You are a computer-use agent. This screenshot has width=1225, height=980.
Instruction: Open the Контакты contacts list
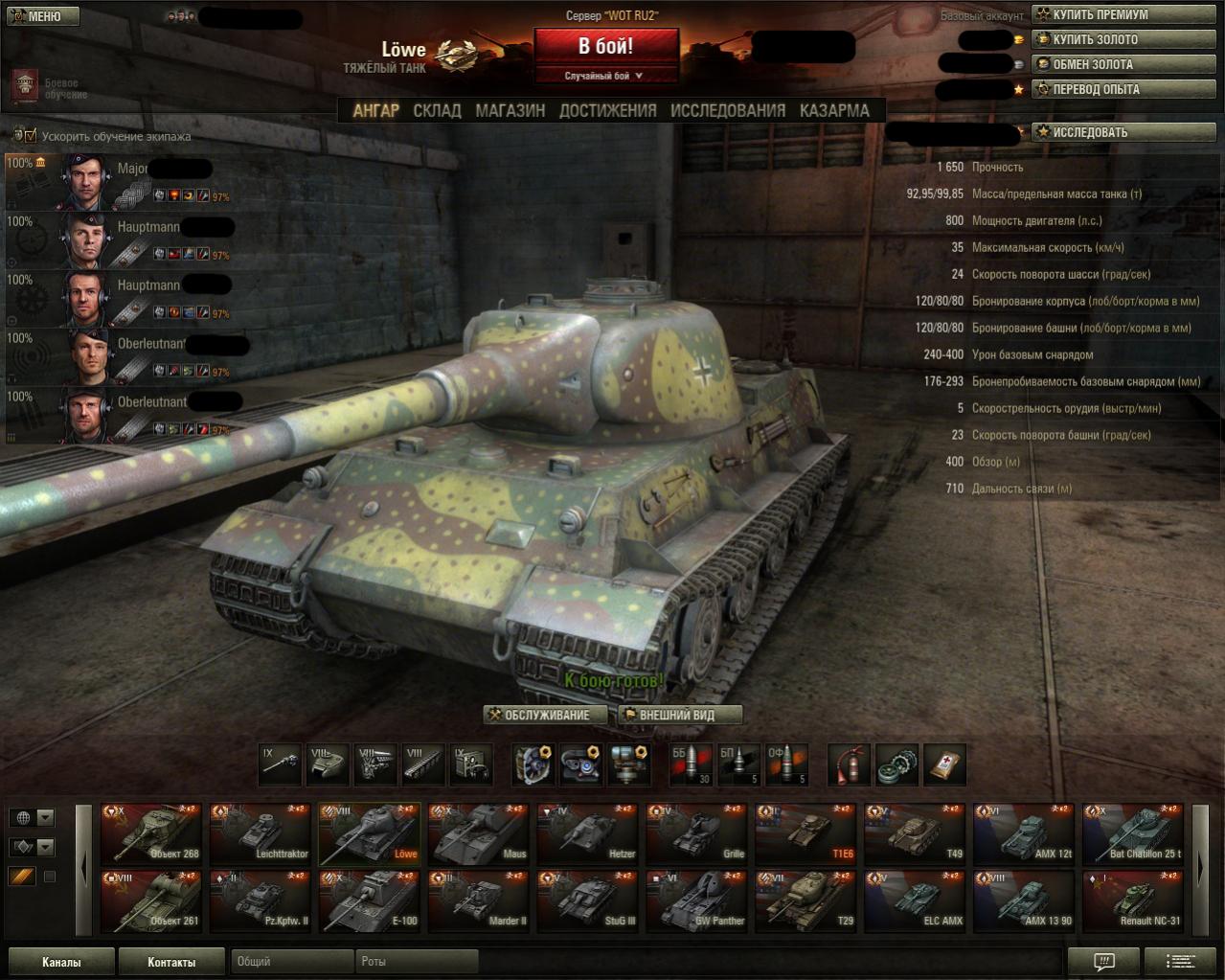click(x=171, y=962)
